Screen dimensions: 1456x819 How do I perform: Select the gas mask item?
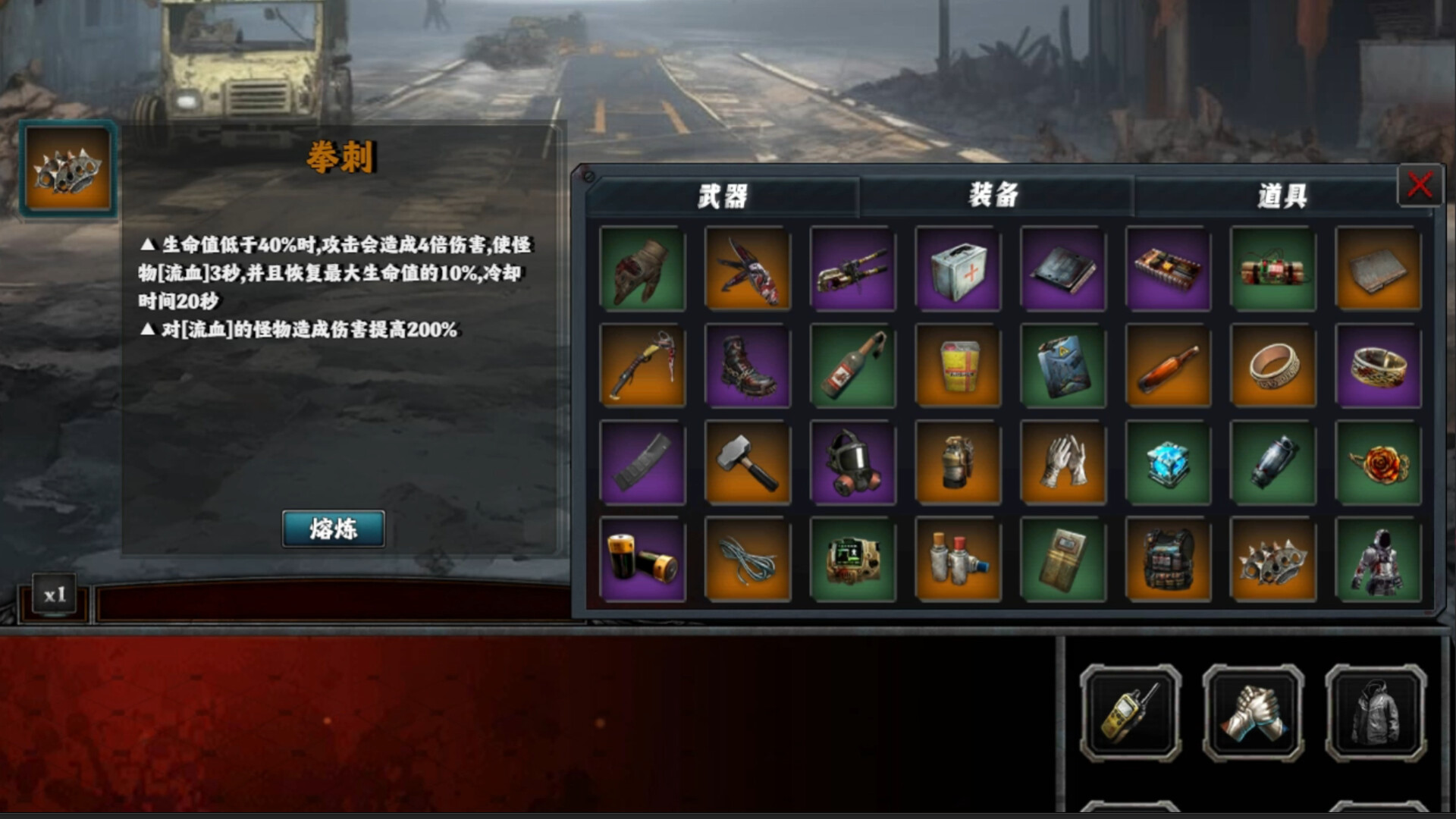pos(853,463)
